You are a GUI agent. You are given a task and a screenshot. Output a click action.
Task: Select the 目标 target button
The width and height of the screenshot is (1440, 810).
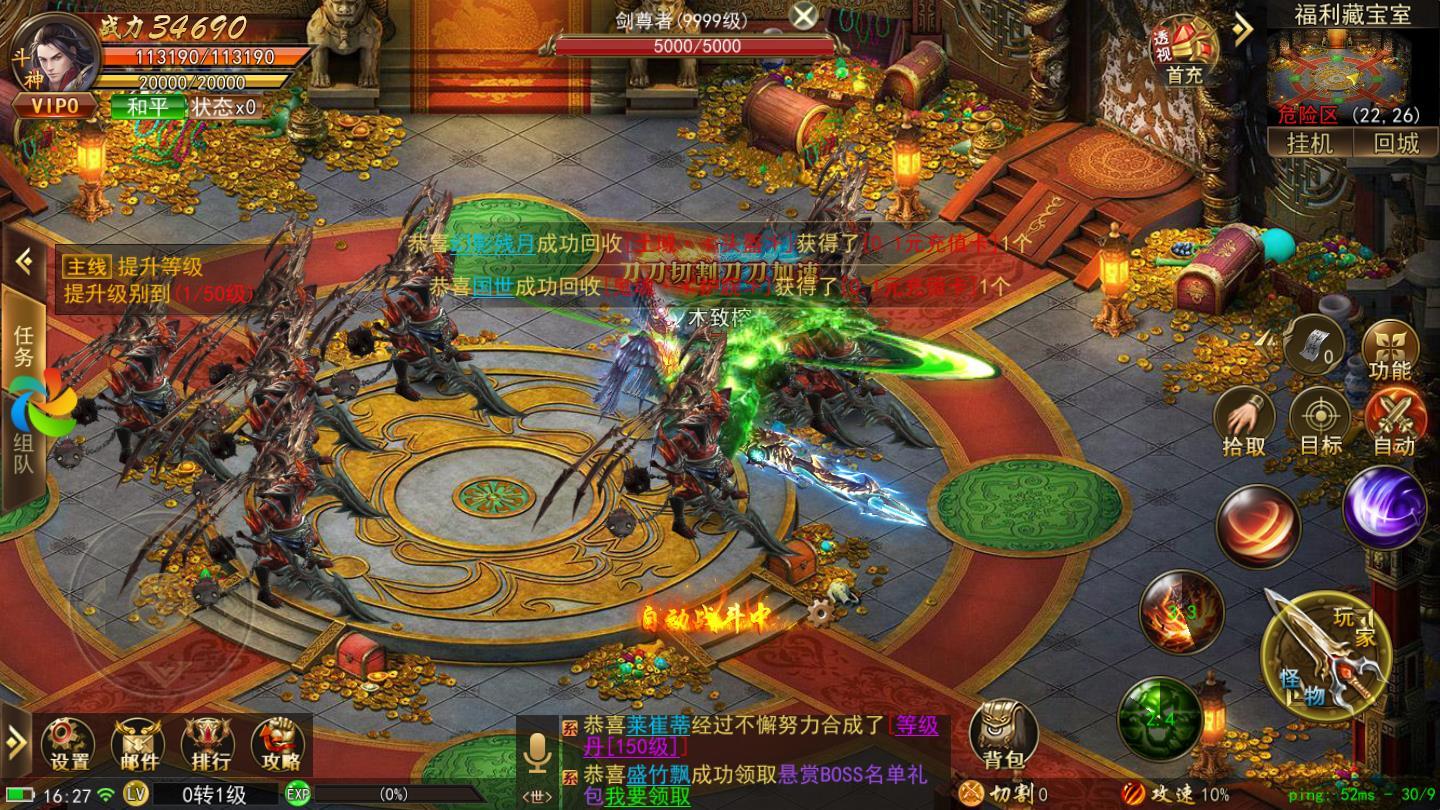1320,421
